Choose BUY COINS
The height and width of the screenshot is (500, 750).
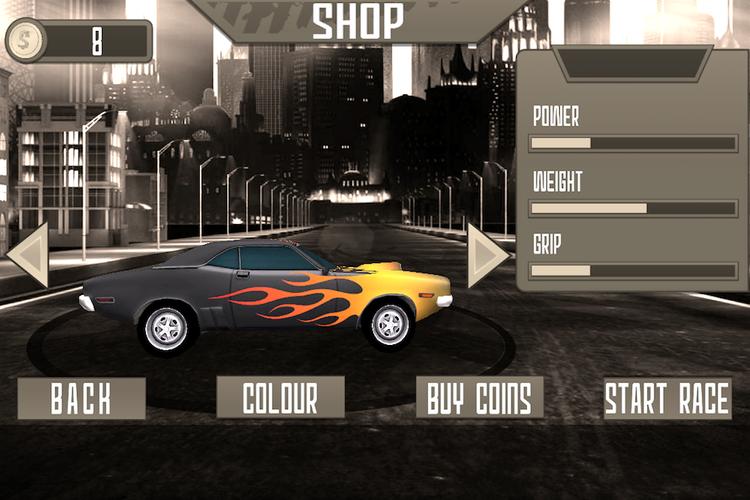pyautogui.click(x=480, y=397)
